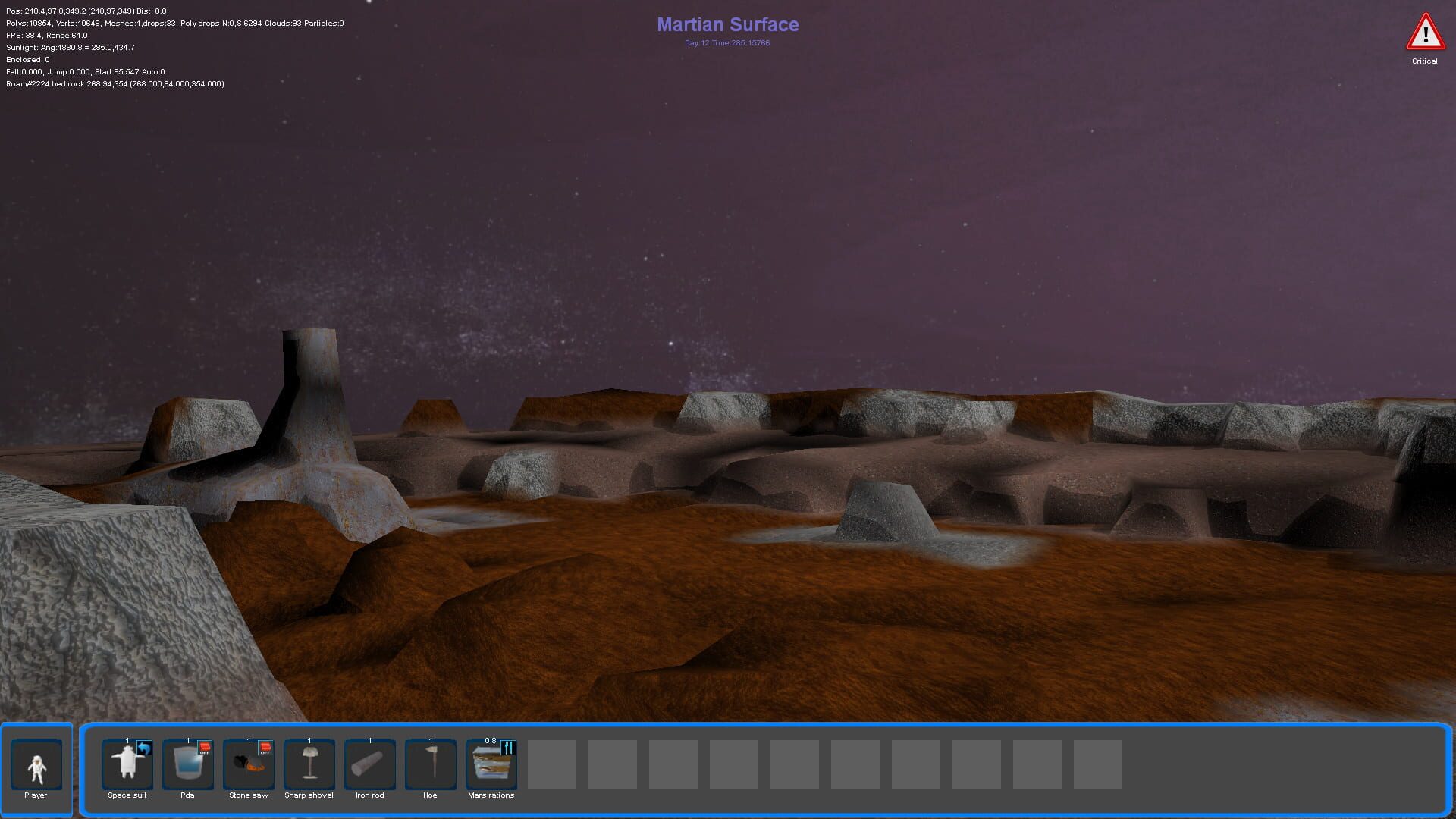Click the first empty hotbar slot
The image size is (1456, 819).
[x=551, y=764]
